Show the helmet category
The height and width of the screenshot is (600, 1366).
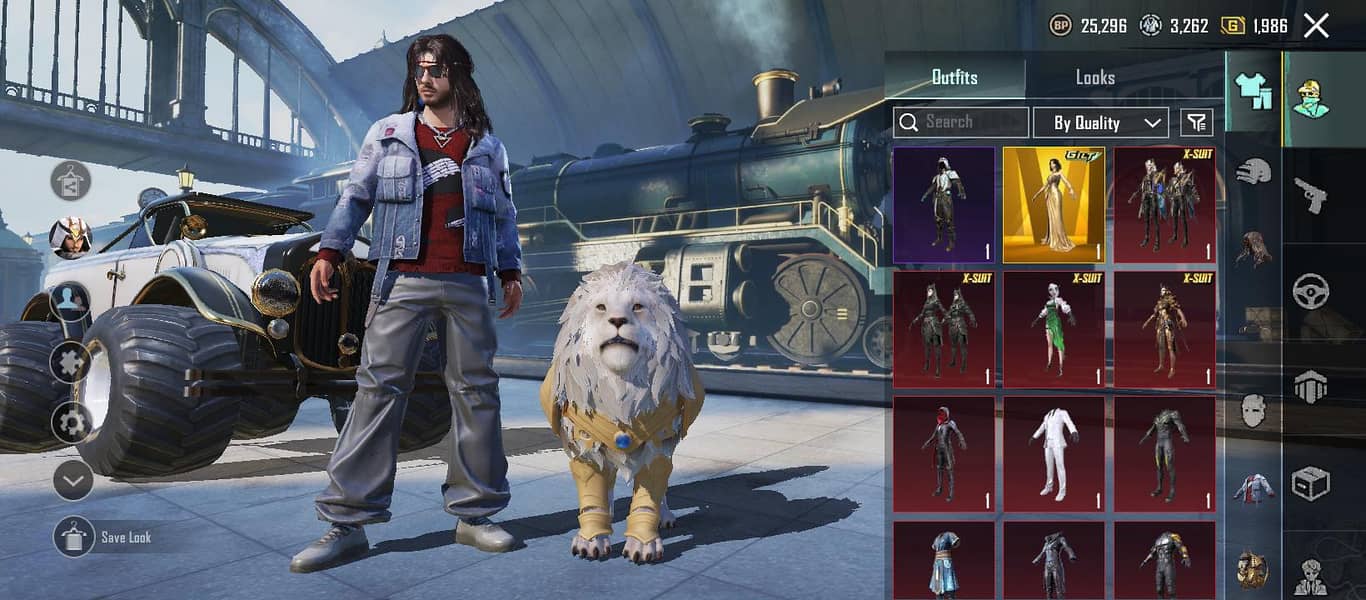pyautogui.click(x=1253, y=172)
